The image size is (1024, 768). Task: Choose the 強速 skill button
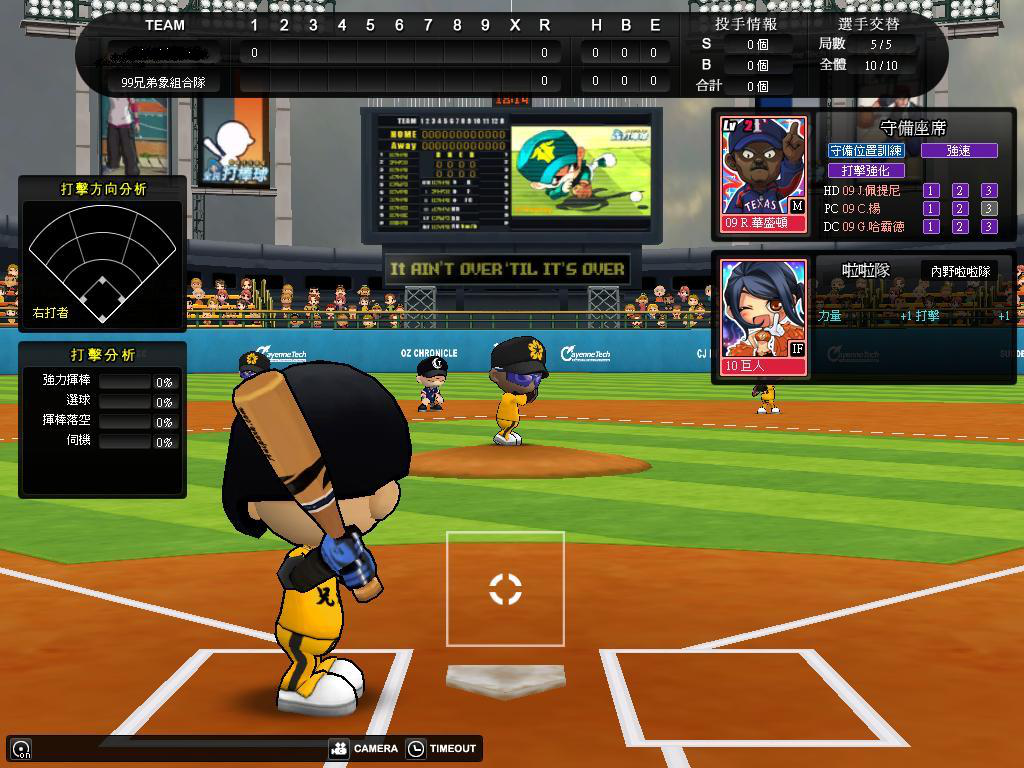(959, 150)
